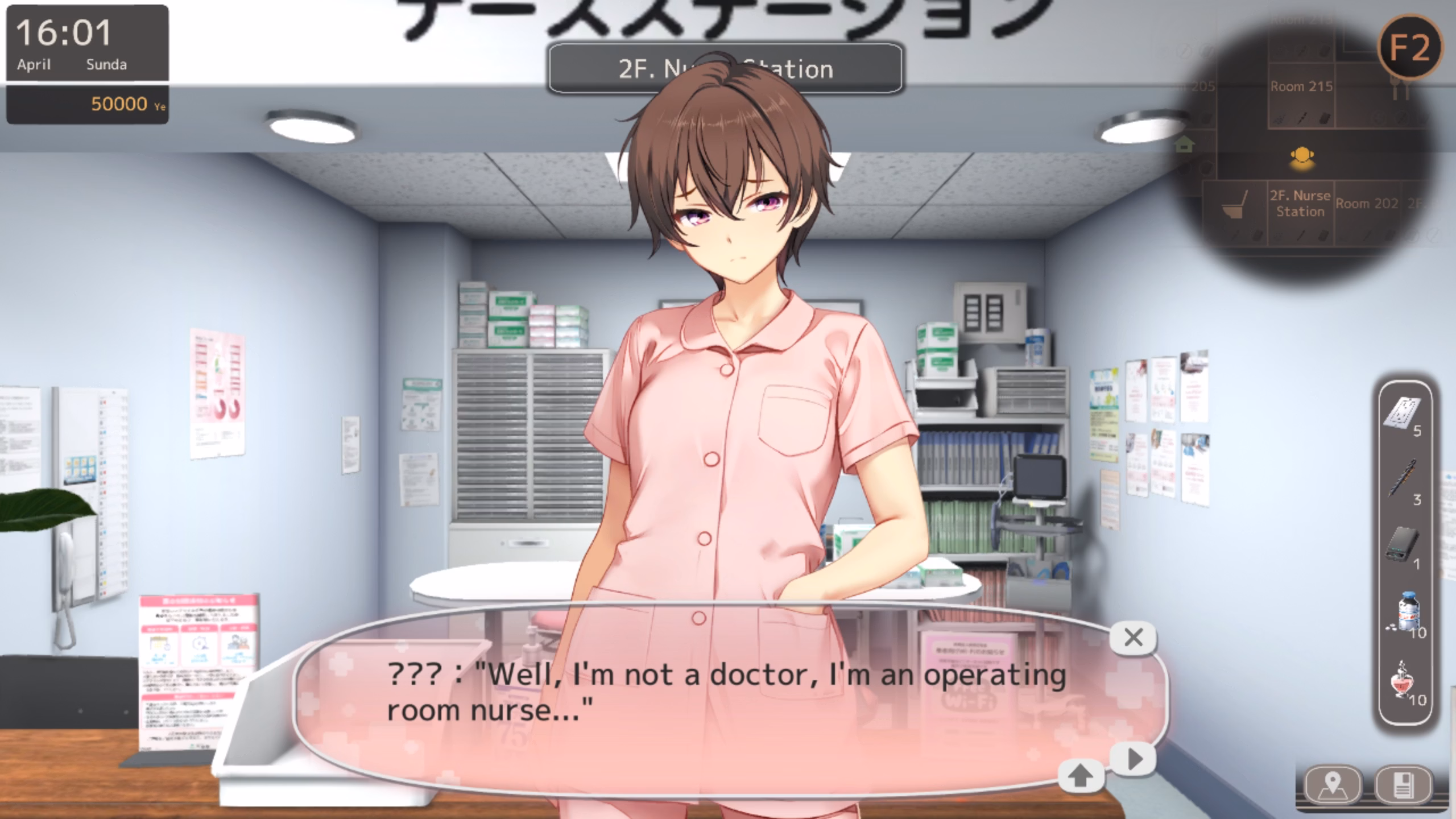Open the map with the location pin button

[x=1333, y=786]
